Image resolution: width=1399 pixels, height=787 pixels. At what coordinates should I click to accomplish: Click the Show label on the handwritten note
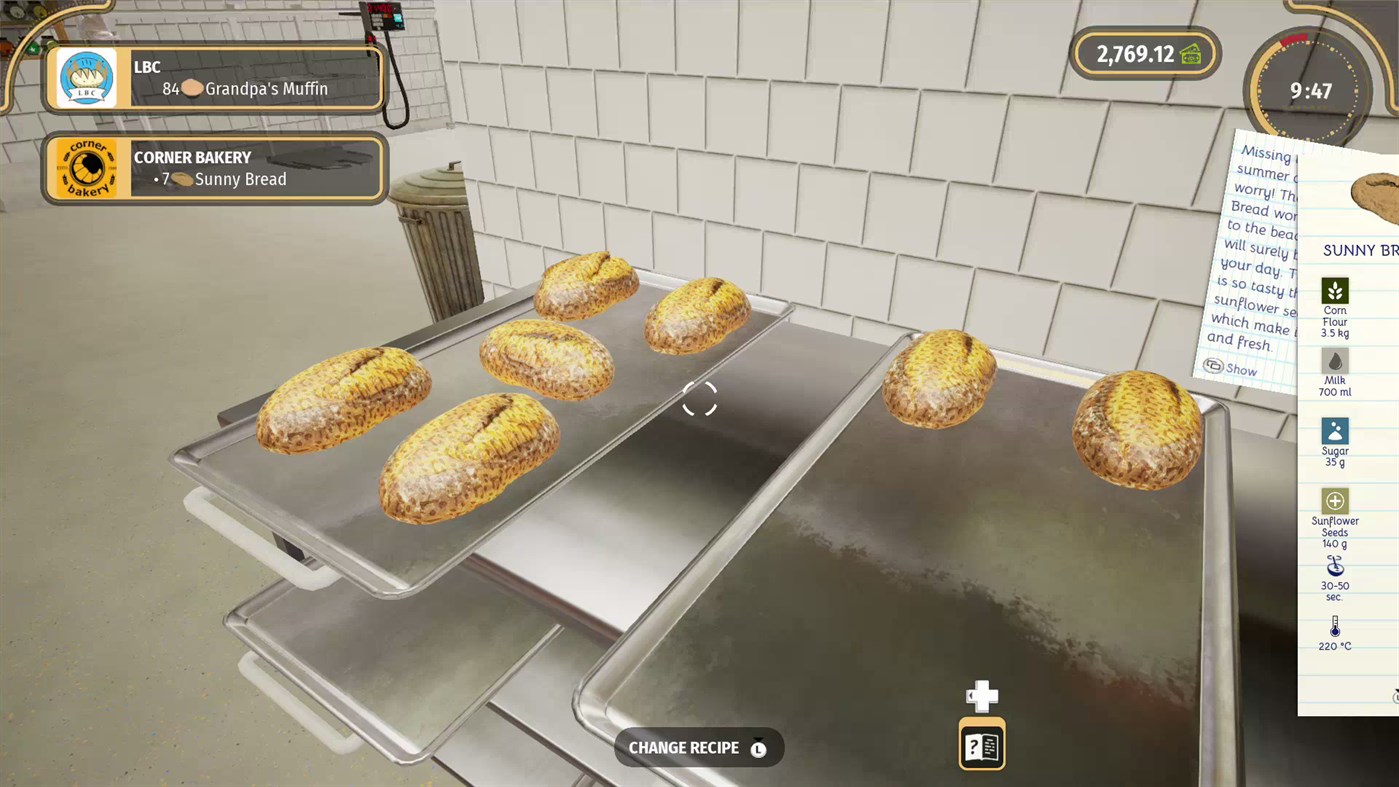point(1241,369)
